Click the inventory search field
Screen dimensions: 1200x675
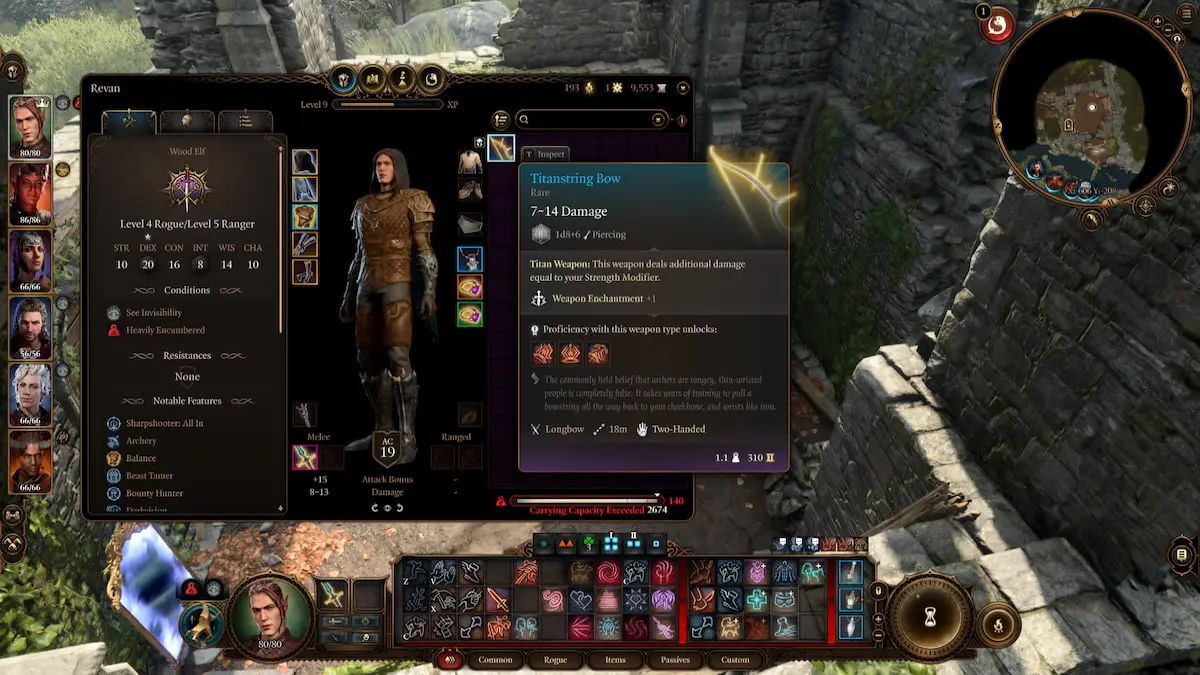(x=590, y=120)
